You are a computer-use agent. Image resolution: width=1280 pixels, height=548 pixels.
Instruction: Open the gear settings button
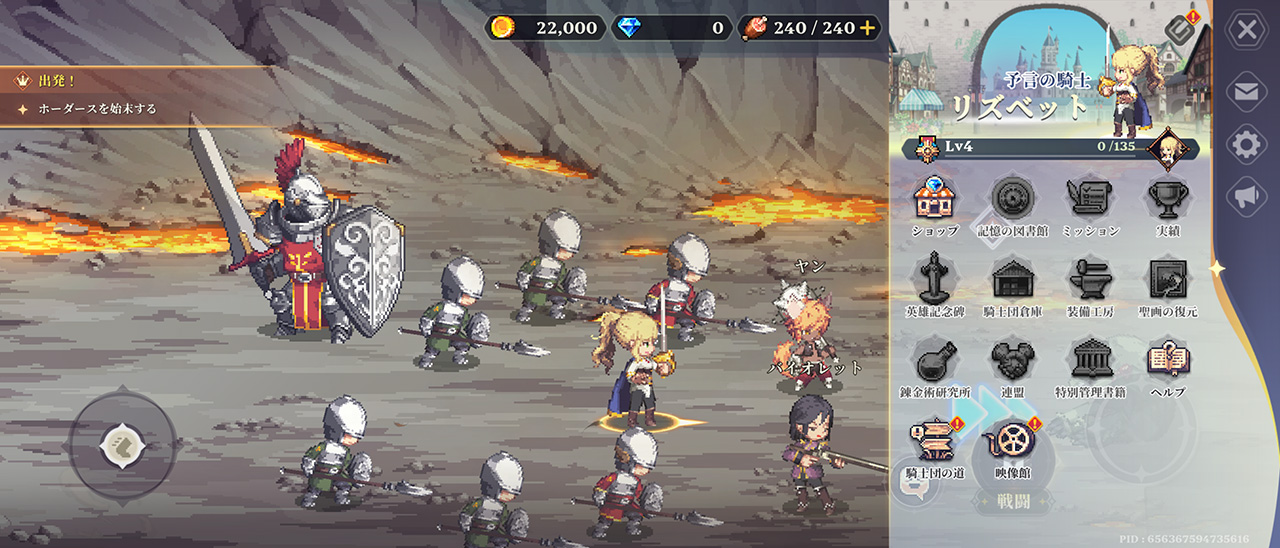click(1246, 145)
